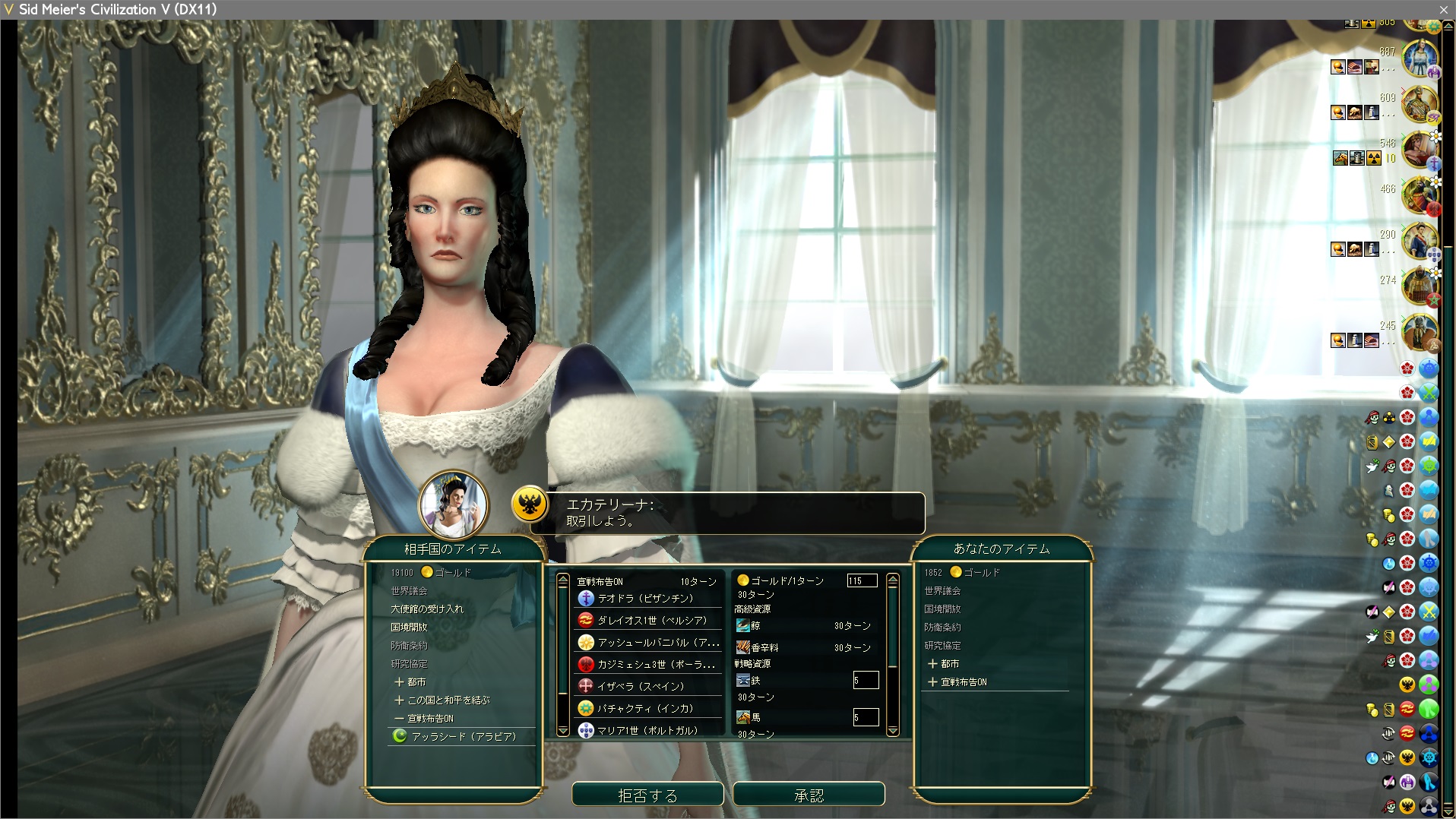The height and width of the screenshot is (819, 1456).
Task: Edit the gold per turn amount field
Action: point(862,580)
